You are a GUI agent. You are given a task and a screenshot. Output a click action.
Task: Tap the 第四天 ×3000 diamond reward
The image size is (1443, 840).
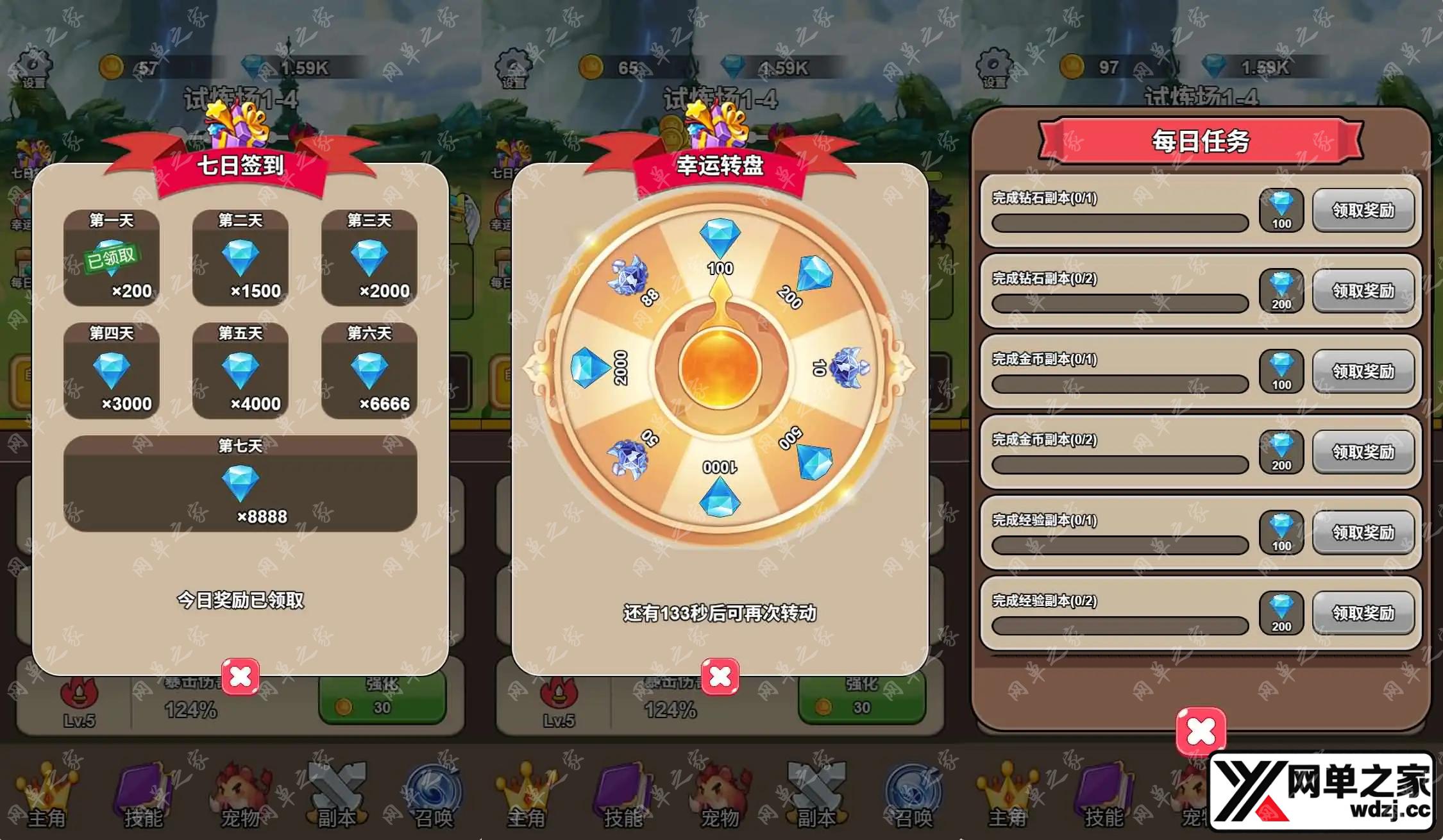(x=112, y=371)
